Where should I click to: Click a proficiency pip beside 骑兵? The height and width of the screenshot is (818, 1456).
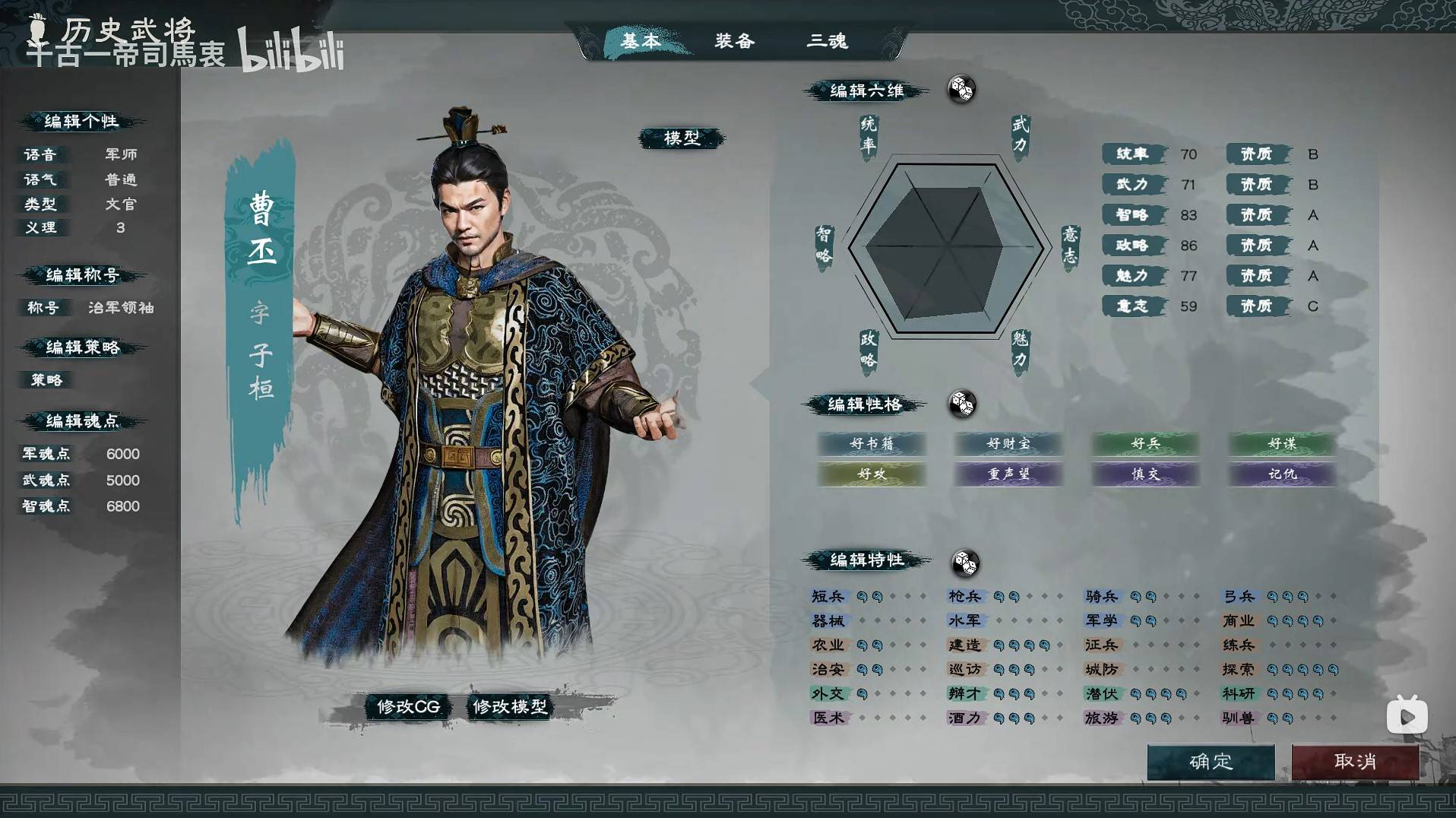click(x=1136, y=596)
